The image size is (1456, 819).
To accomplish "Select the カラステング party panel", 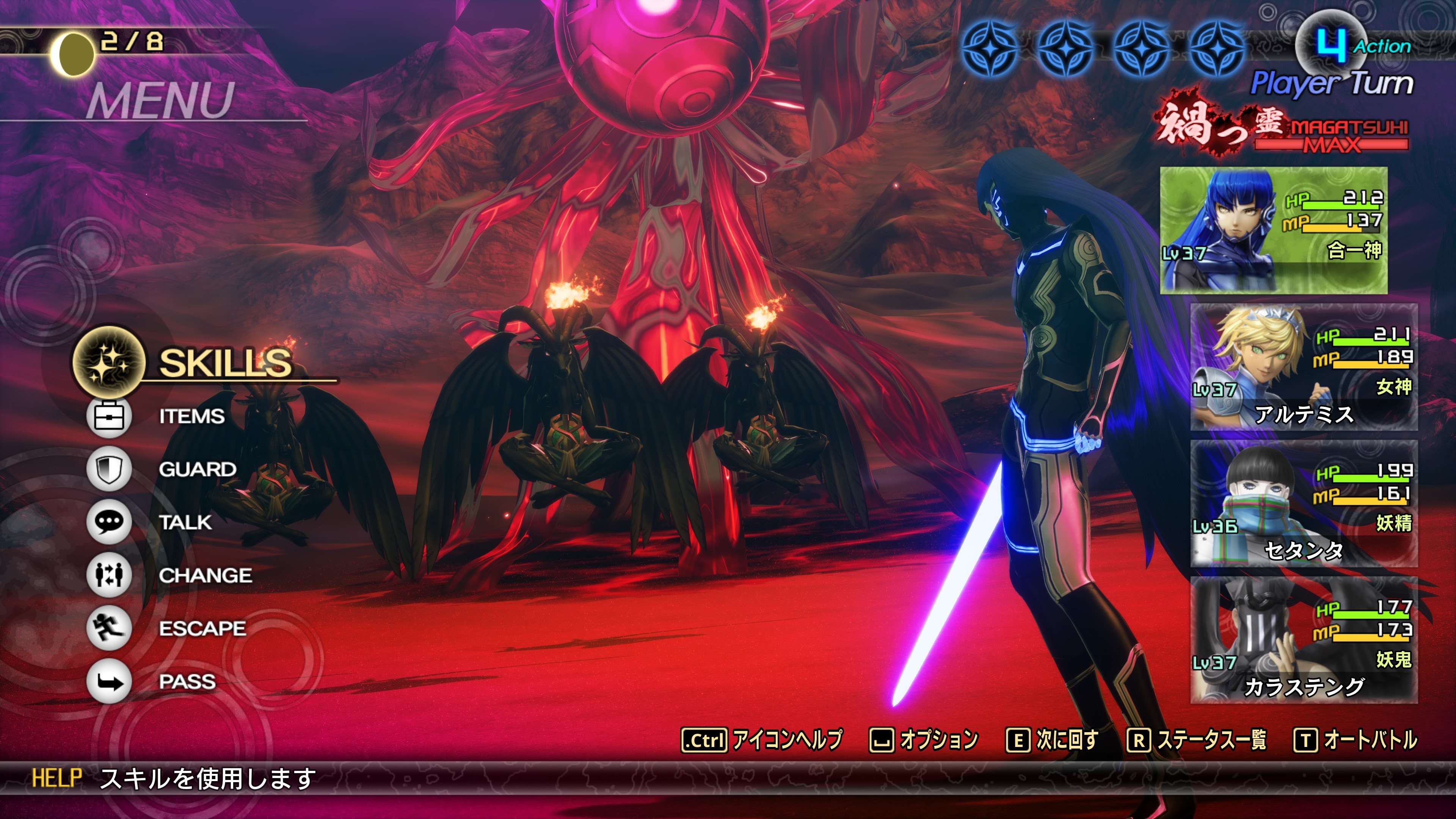I will [x=1304, y=640].
